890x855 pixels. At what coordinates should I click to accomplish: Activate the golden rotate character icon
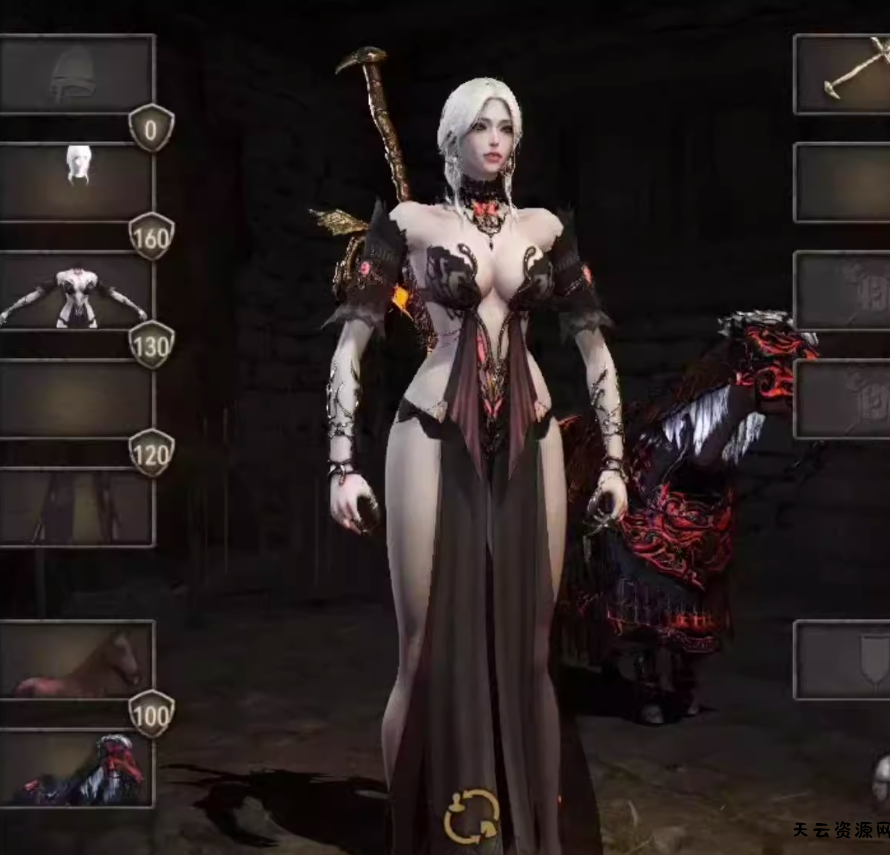click(x=472, y=816)
